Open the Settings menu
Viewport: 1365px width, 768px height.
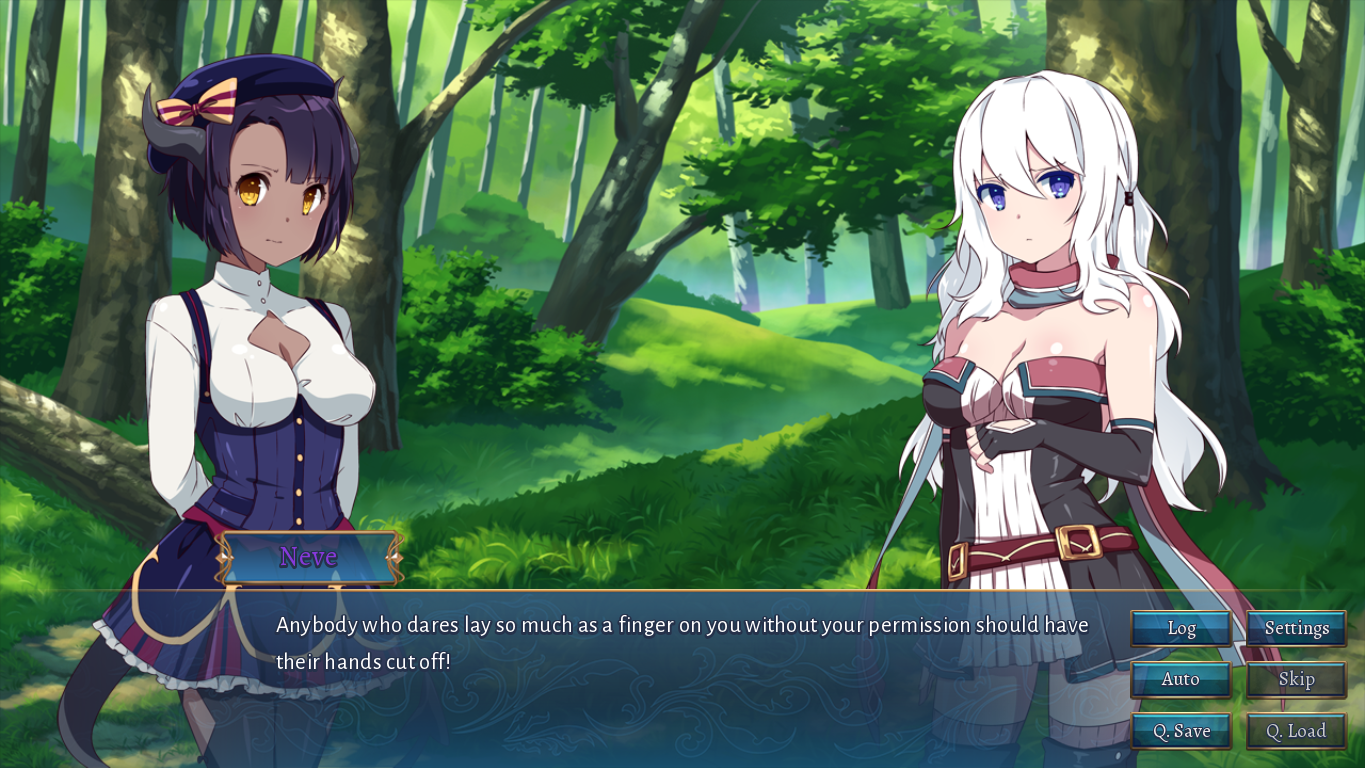1296,629
